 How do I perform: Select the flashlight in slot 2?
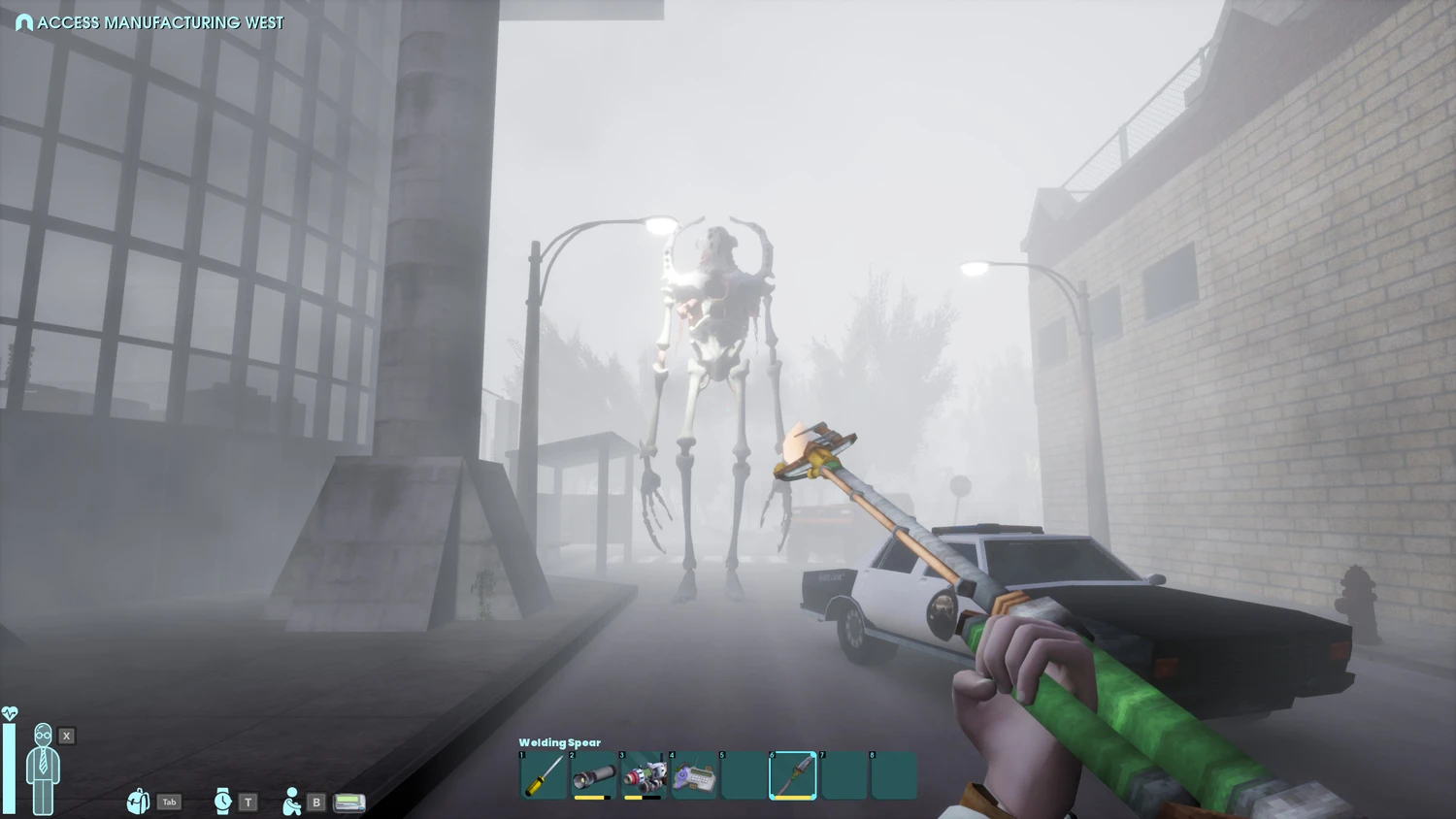coord(593,775)
